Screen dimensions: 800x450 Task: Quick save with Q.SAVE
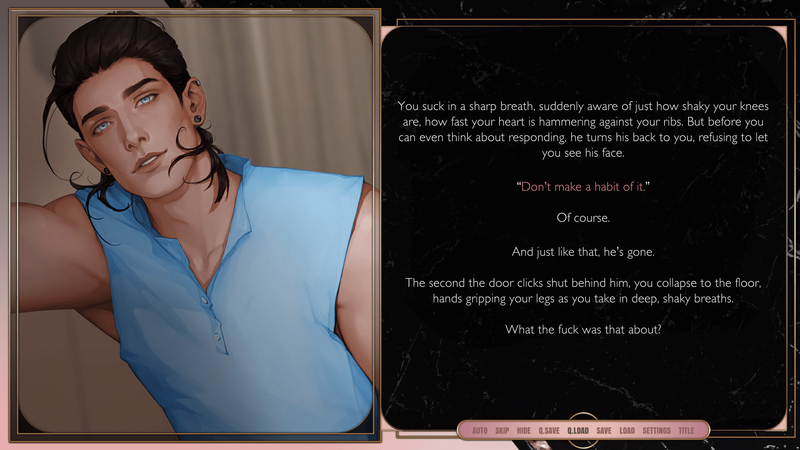tap(549, 430)
